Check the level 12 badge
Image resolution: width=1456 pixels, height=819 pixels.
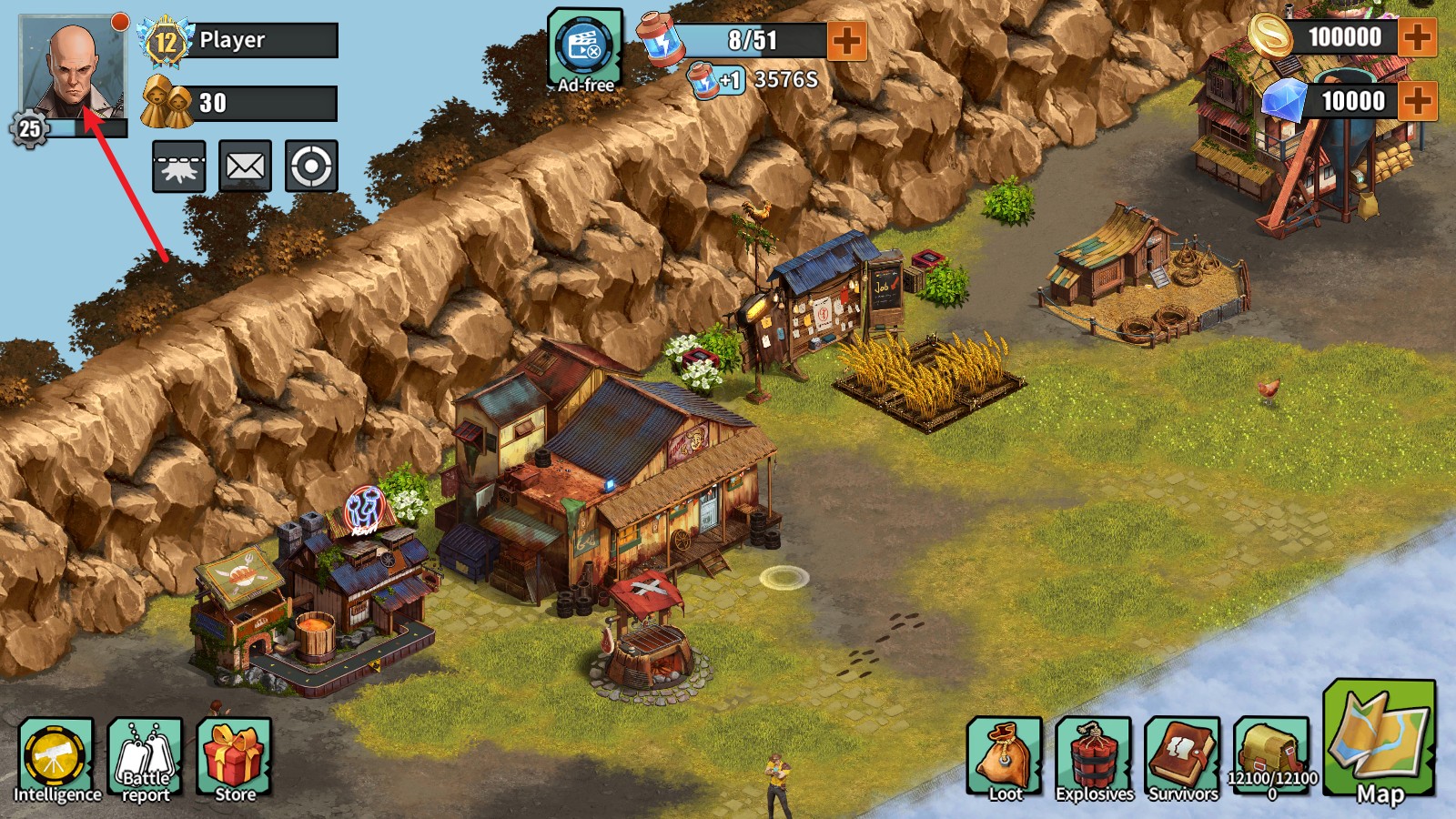[x=165, y=40]
